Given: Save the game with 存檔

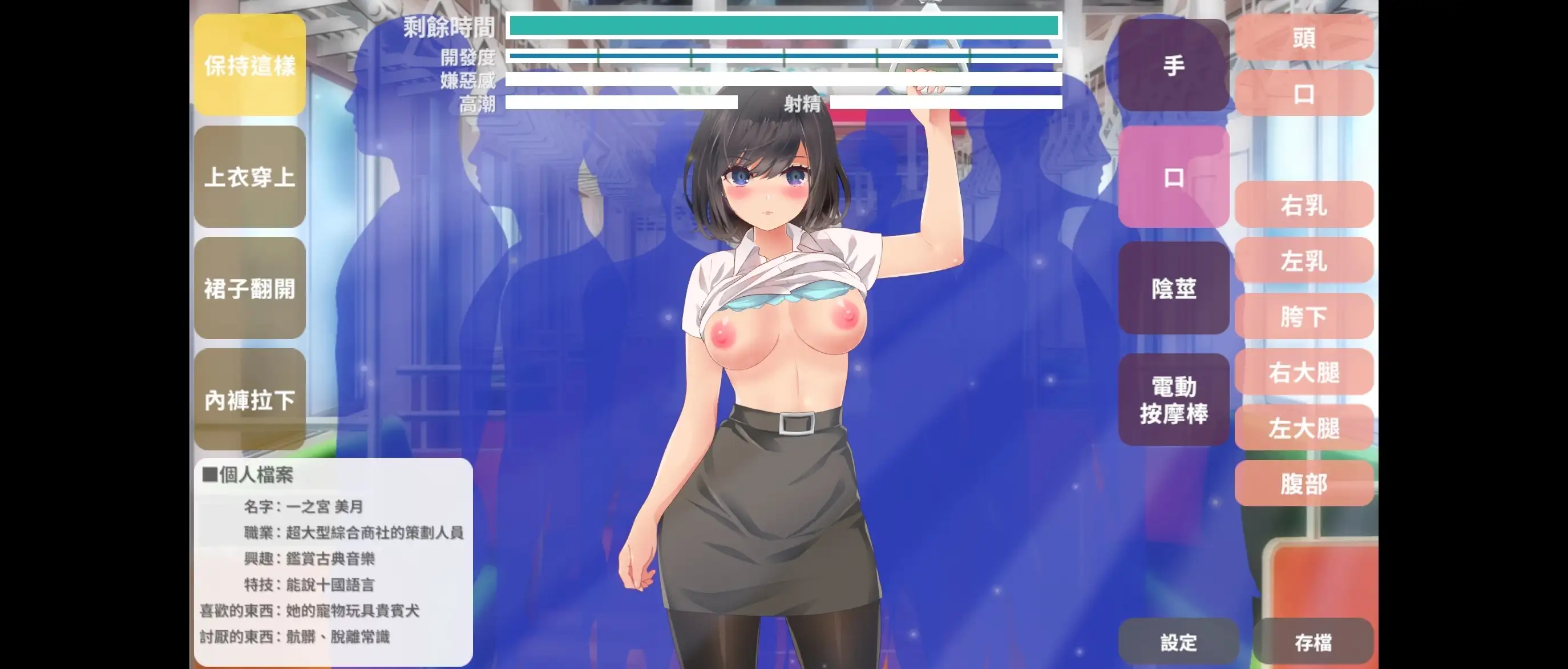Looking at the screenshot, I should [x=1313, y=642].
